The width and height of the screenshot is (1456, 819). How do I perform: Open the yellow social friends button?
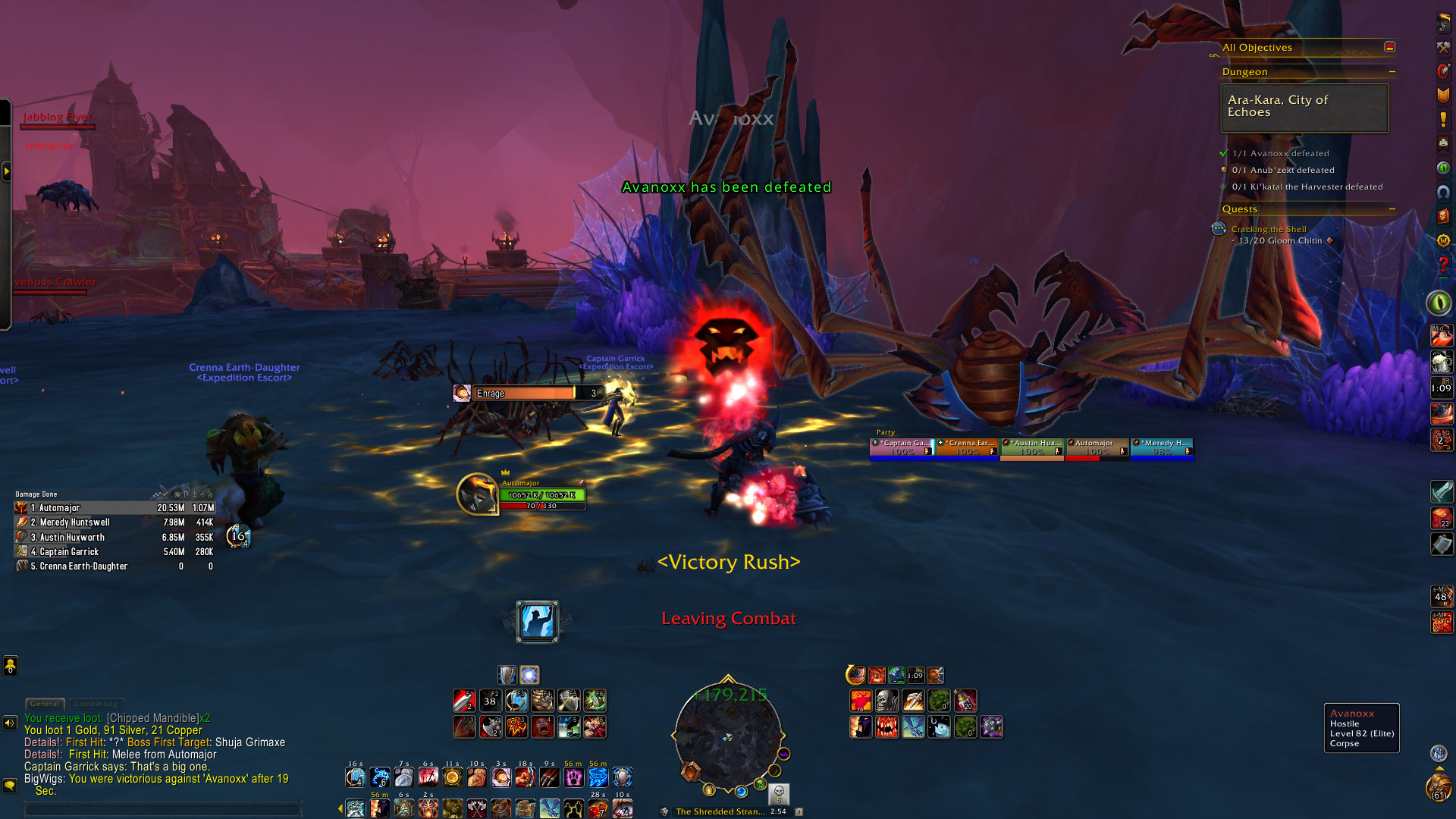[10, 666]
